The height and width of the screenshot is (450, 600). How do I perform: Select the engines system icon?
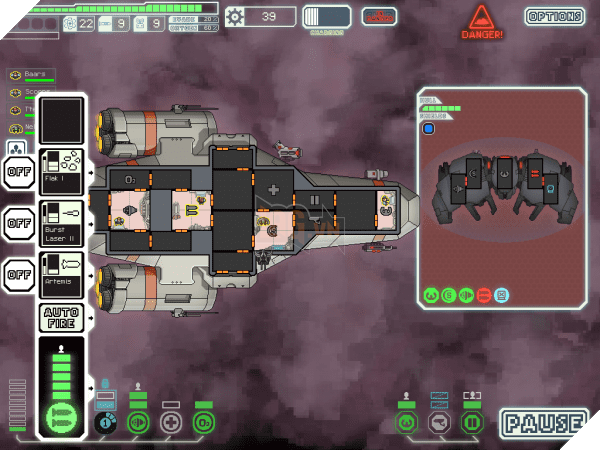click(x=138, y=422)
